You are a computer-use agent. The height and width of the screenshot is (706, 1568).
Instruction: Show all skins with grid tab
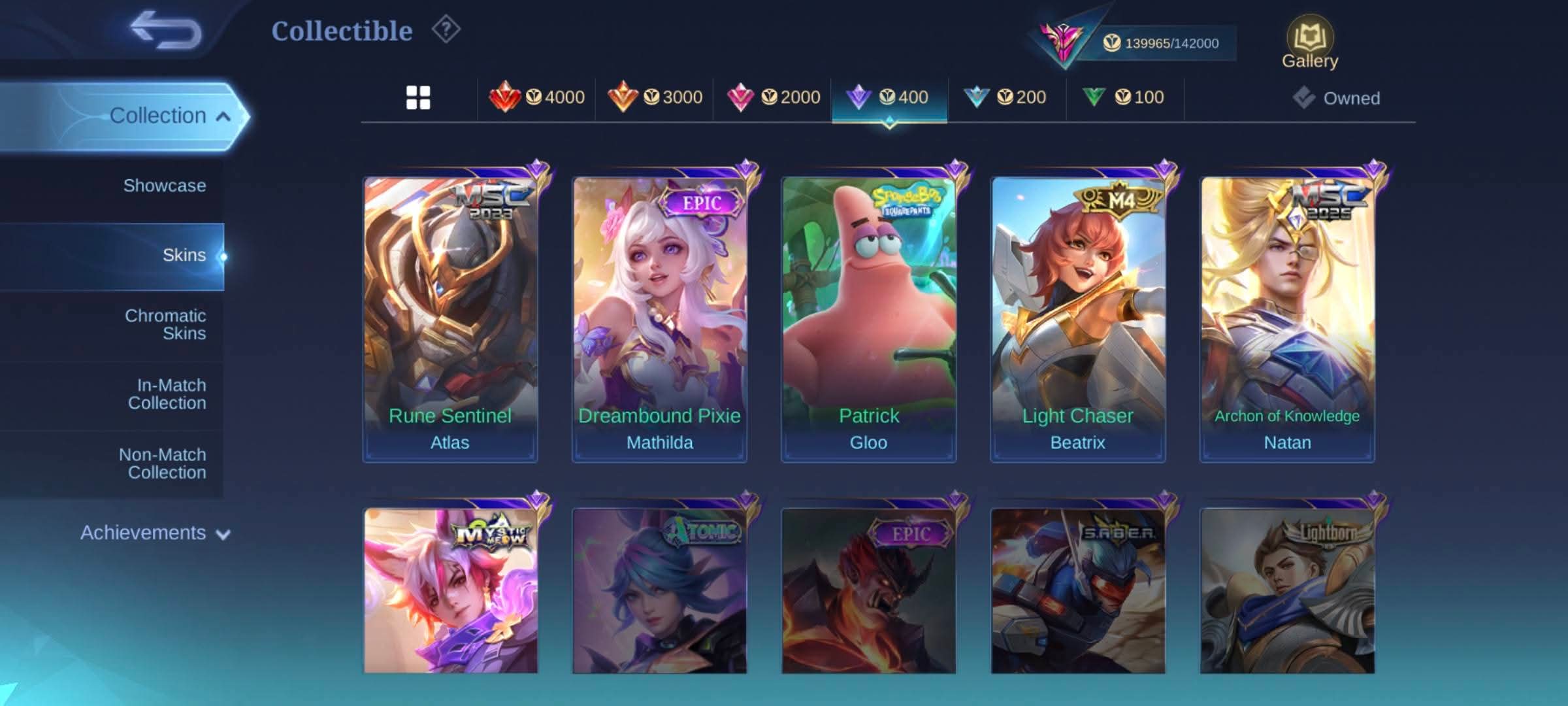(x=418, y=97)
